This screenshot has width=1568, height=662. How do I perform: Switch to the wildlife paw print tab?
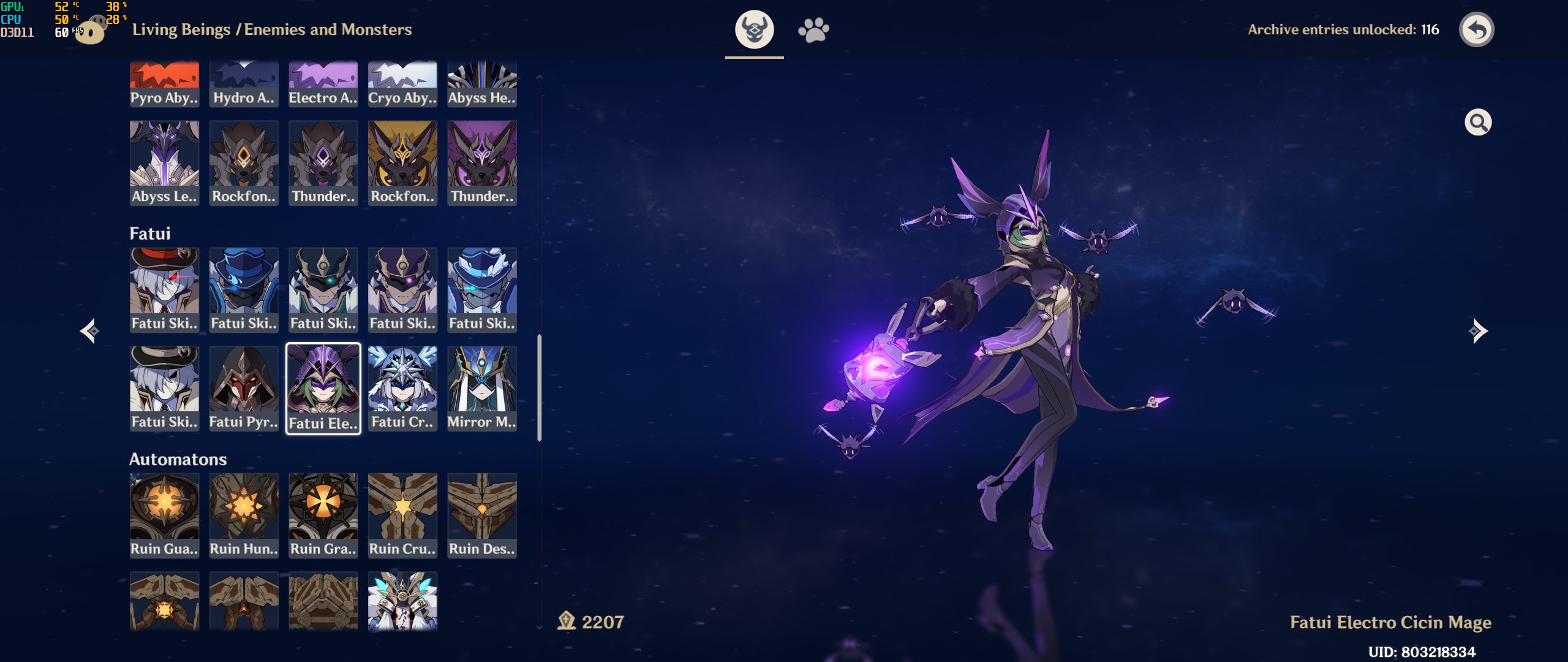coord(813,29)
